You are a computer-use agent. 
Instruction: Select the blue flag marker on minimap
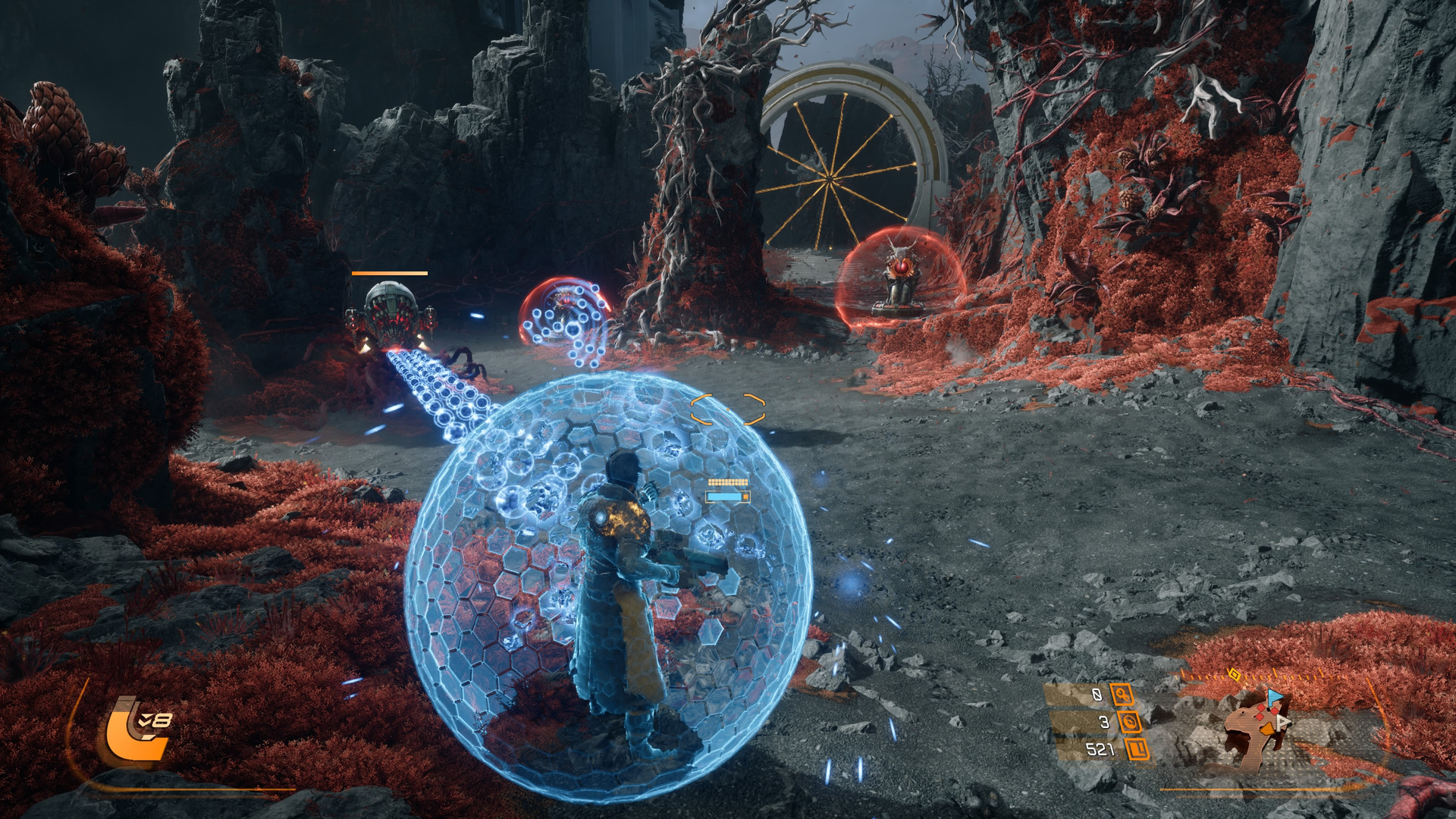click(1275, 696)
